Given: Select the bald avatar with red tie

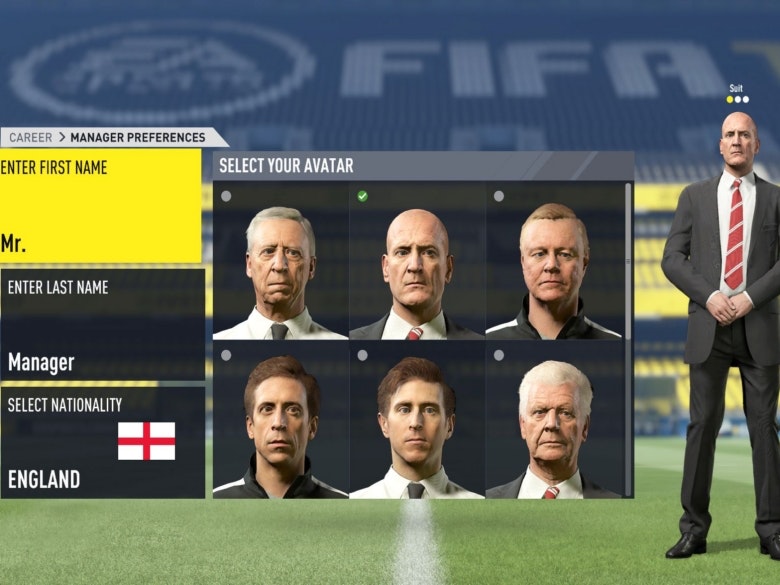Looking at the screenshot, I should (x=416, y=262).
